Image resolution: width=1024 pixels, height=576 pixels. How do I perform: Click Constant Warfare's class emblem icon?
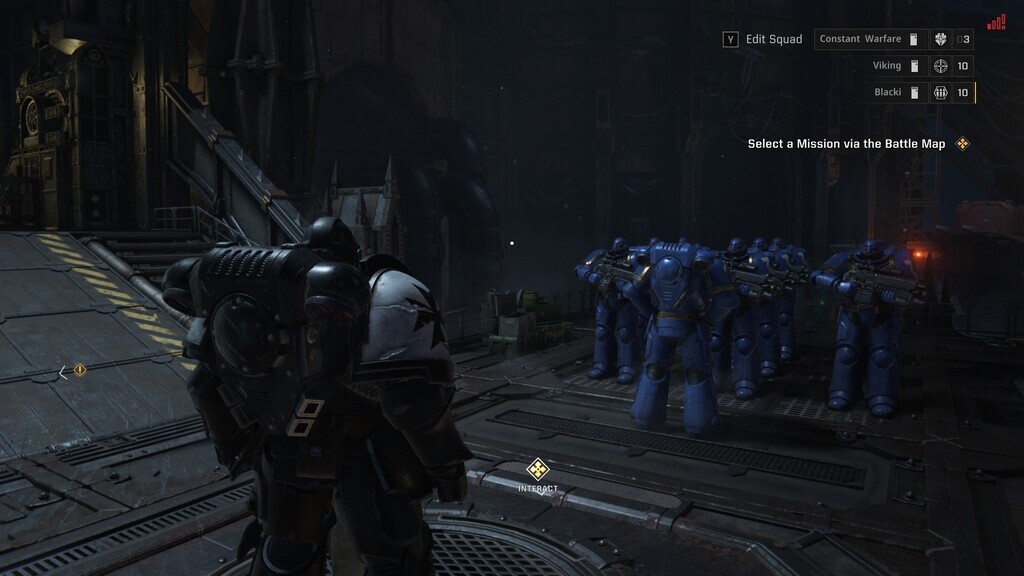[940, 39]
